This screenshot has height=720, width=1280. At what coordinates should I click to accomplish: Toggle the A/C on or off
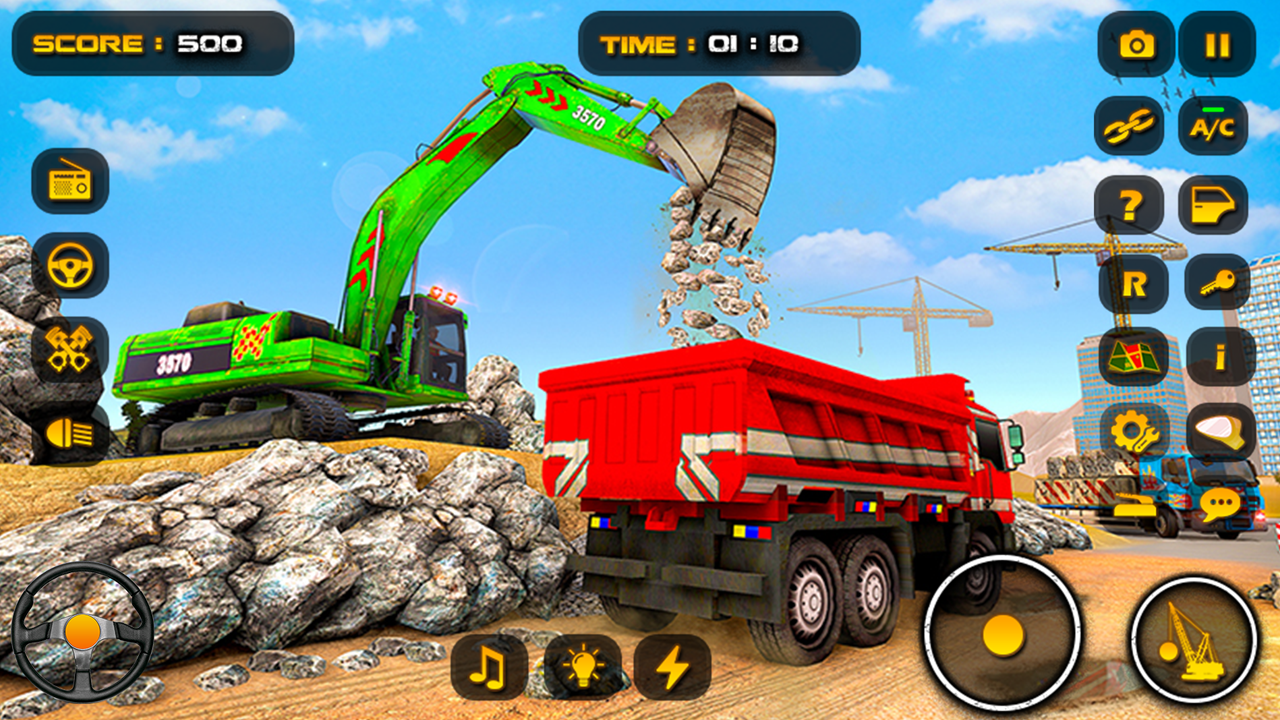(x=1214, y=126)
